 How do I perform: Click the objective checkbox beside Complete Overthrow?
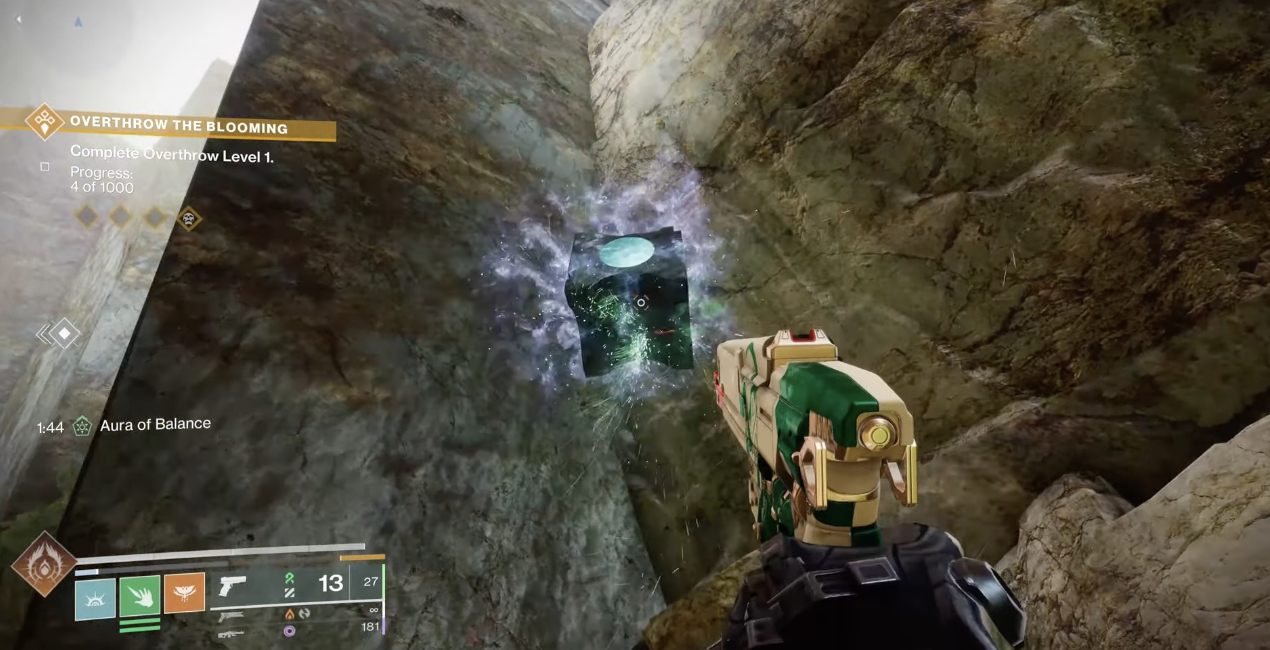pos(45,167)
